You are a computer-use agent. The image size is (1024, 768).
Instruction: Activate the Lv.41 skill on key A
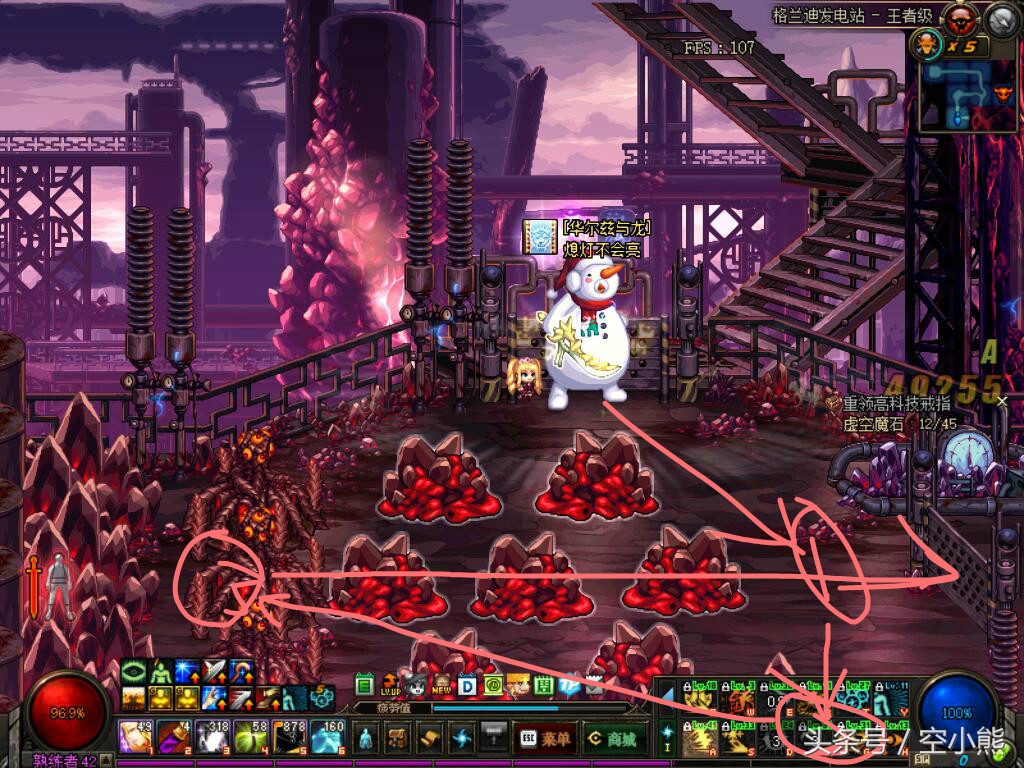[x=701, y=741]
